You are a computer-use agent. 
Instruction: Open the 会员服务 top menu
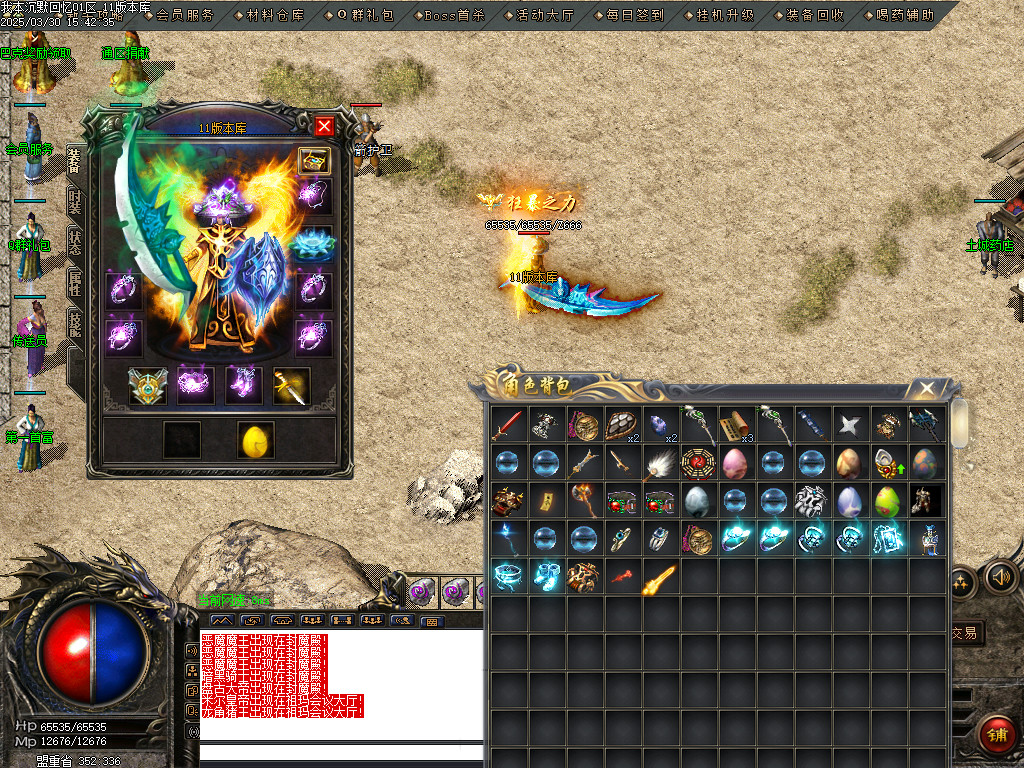pyautogui.click(x=185, y=15)
